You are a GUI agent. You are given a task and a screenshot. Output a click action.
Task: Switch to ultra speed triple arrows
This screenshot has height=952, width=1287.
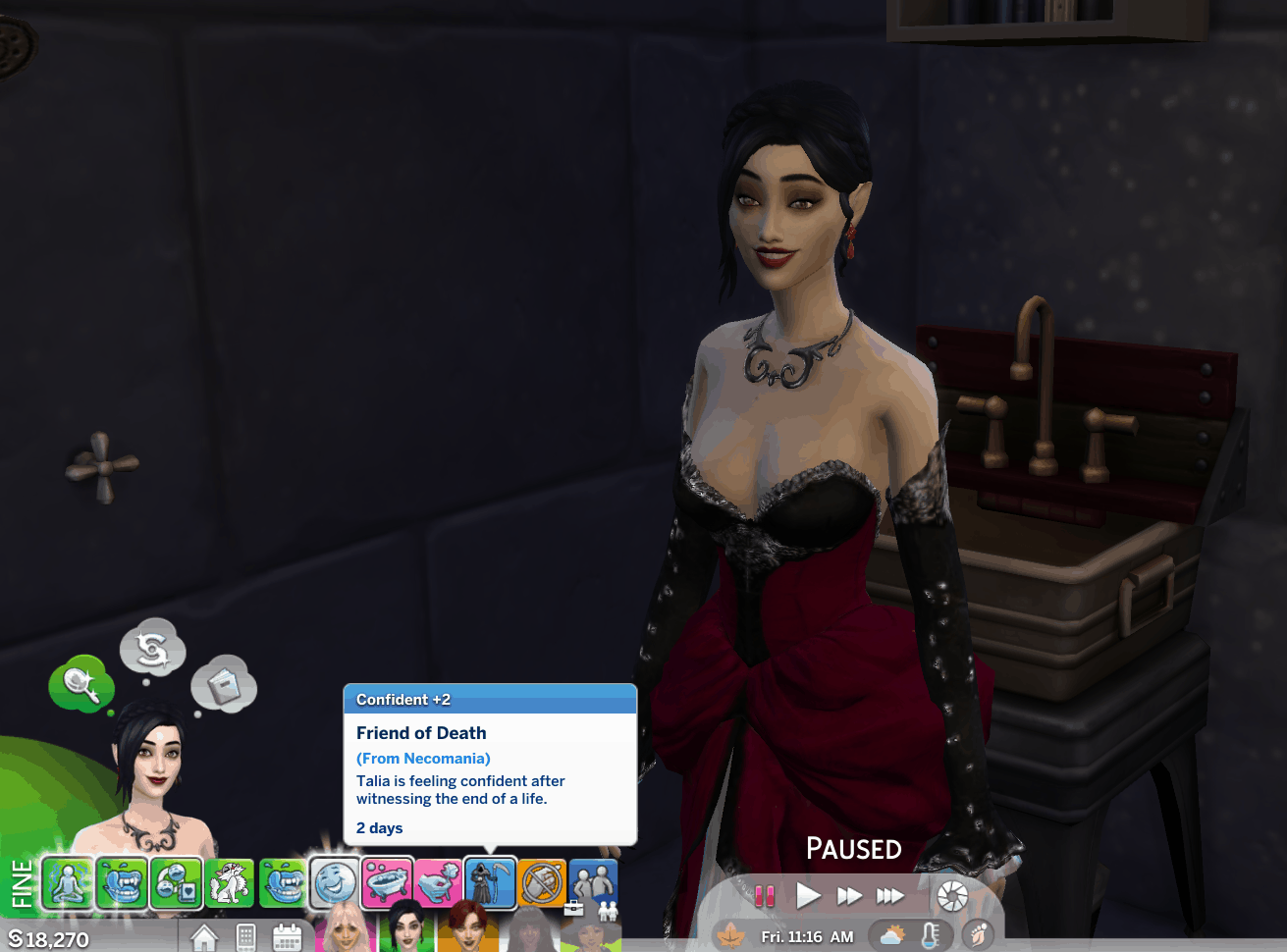coord(889,895)
